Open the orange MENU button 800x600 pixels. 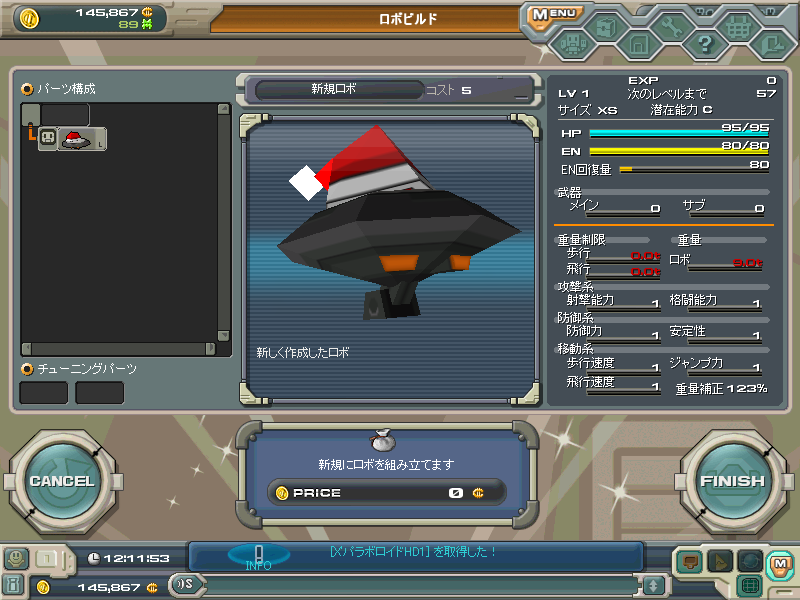click(x=553, y=15)
